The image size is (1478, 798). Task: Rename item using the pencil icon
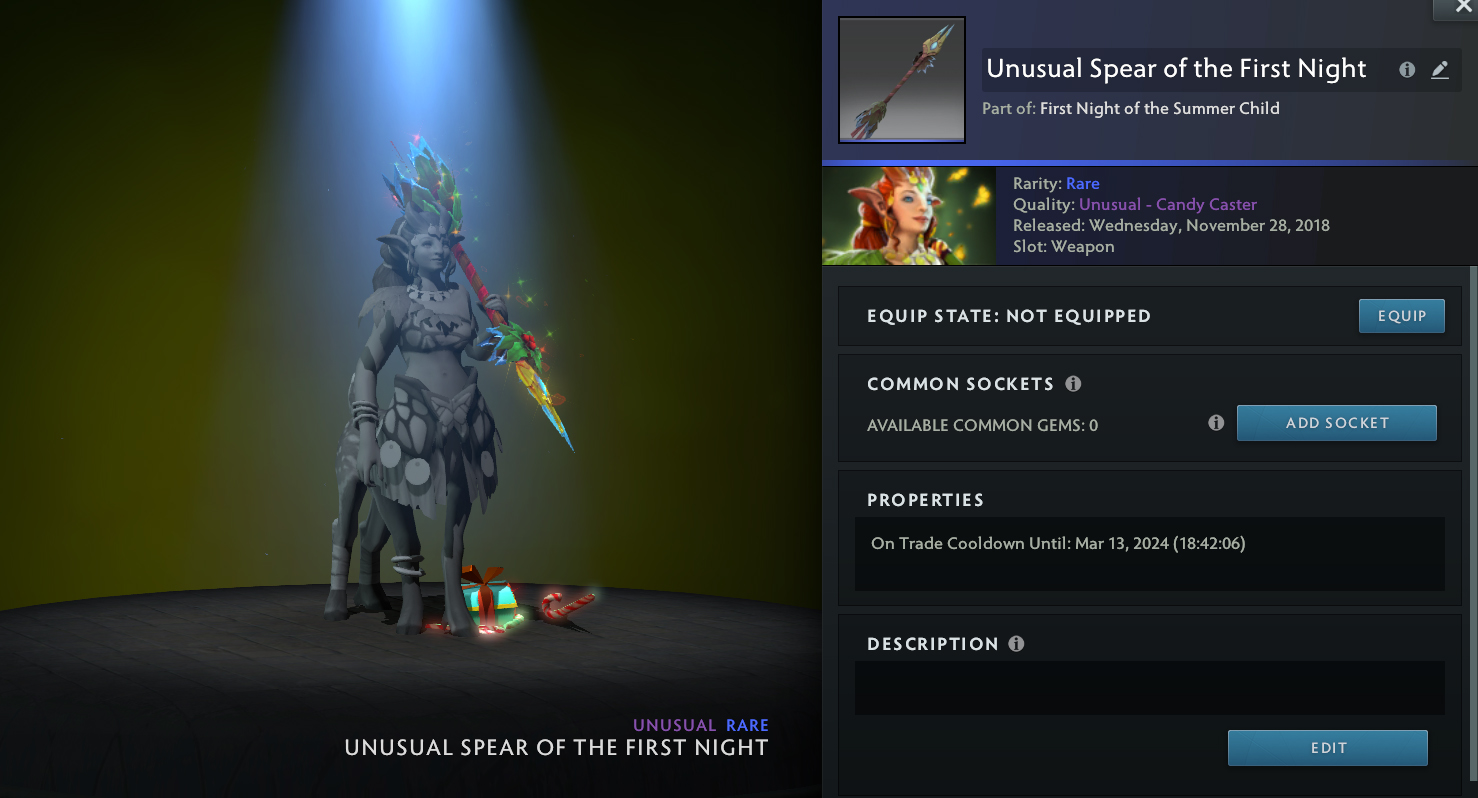click(1439, 70)
